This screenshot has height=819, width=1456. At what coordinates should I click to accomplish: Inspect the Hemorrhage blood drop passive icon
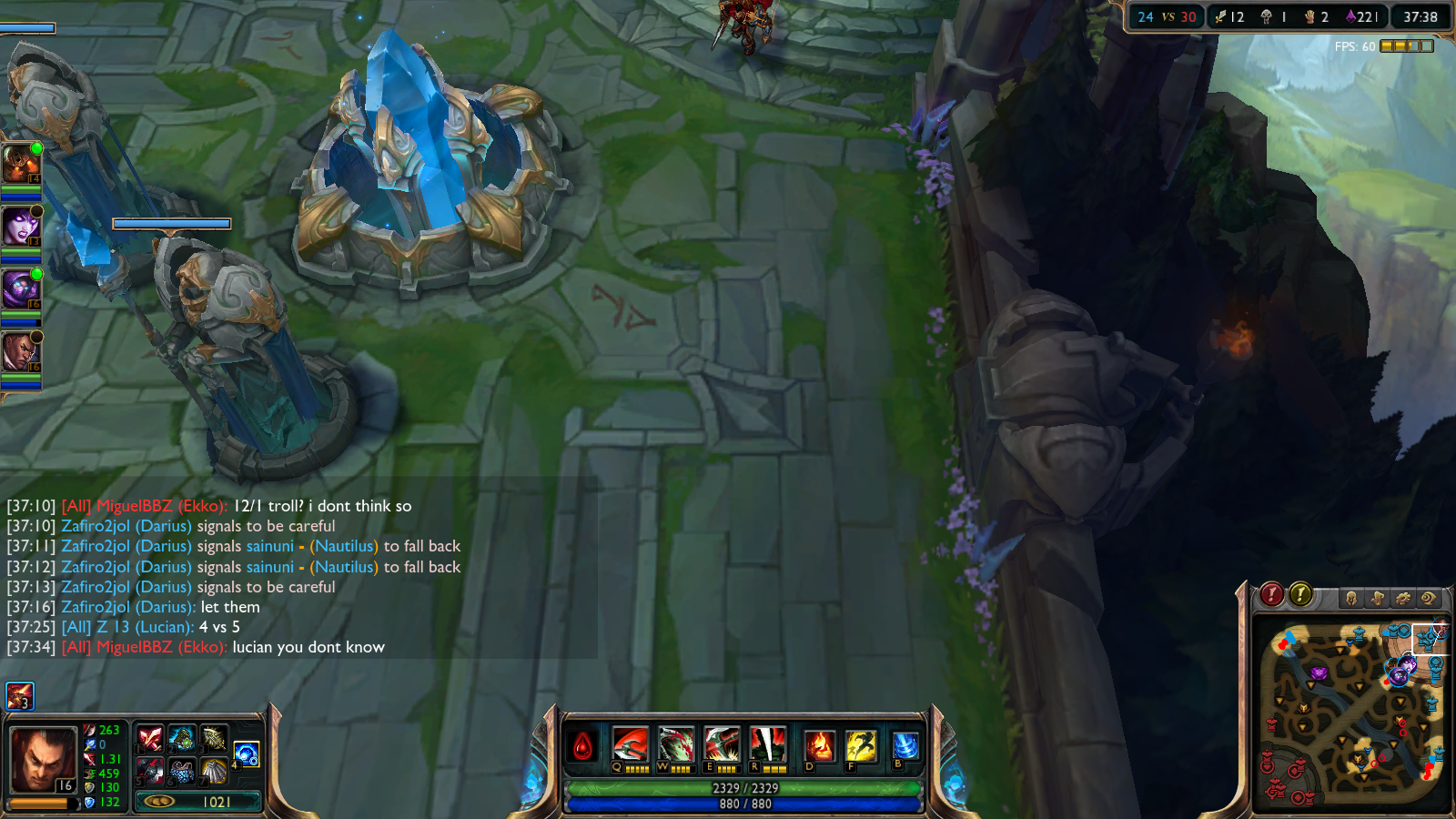click(583, 746)
